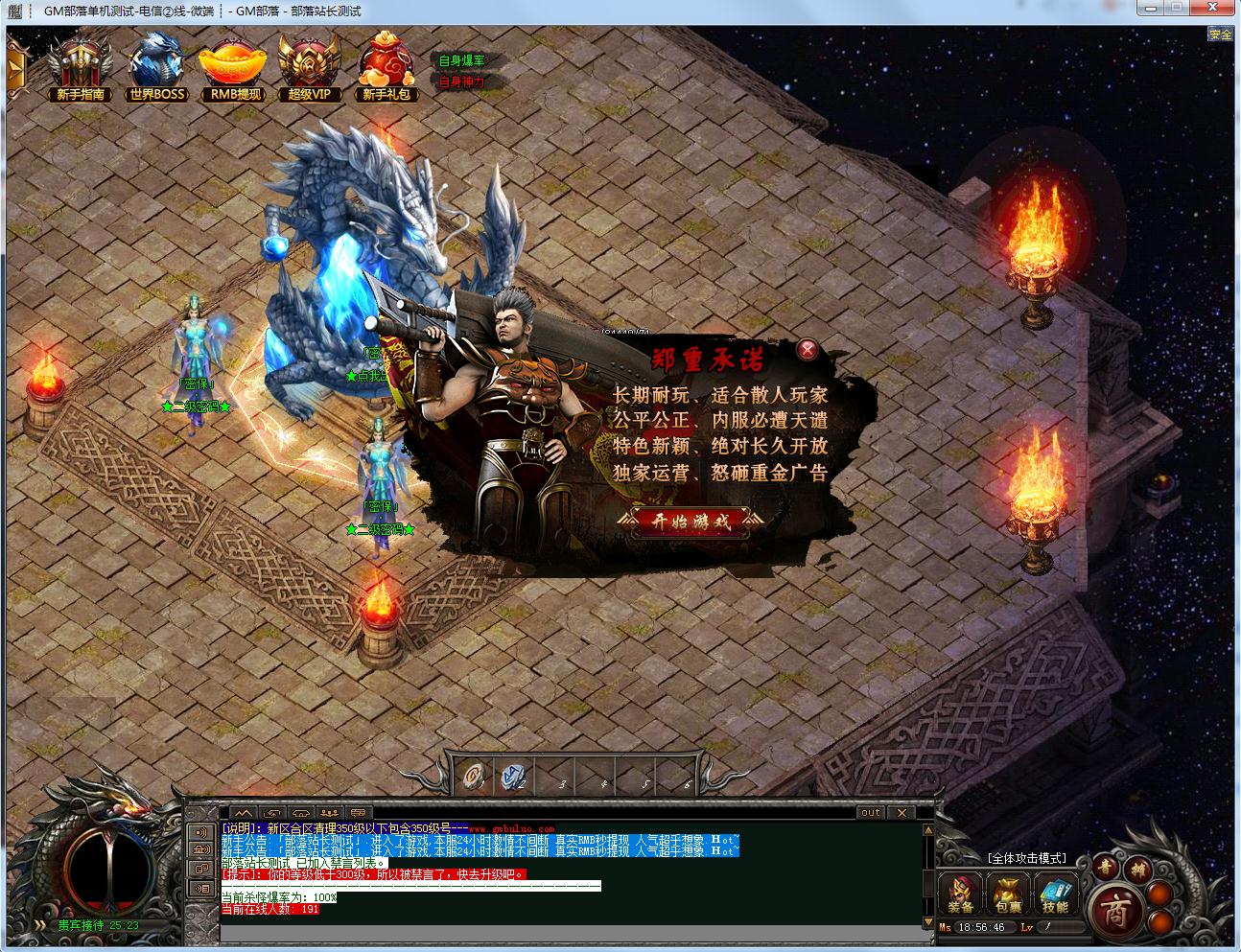Use the blue scroll in hotbar slot 2
Screen dimensions: 1241x952
pyautogui.click(x=513, y=778)
